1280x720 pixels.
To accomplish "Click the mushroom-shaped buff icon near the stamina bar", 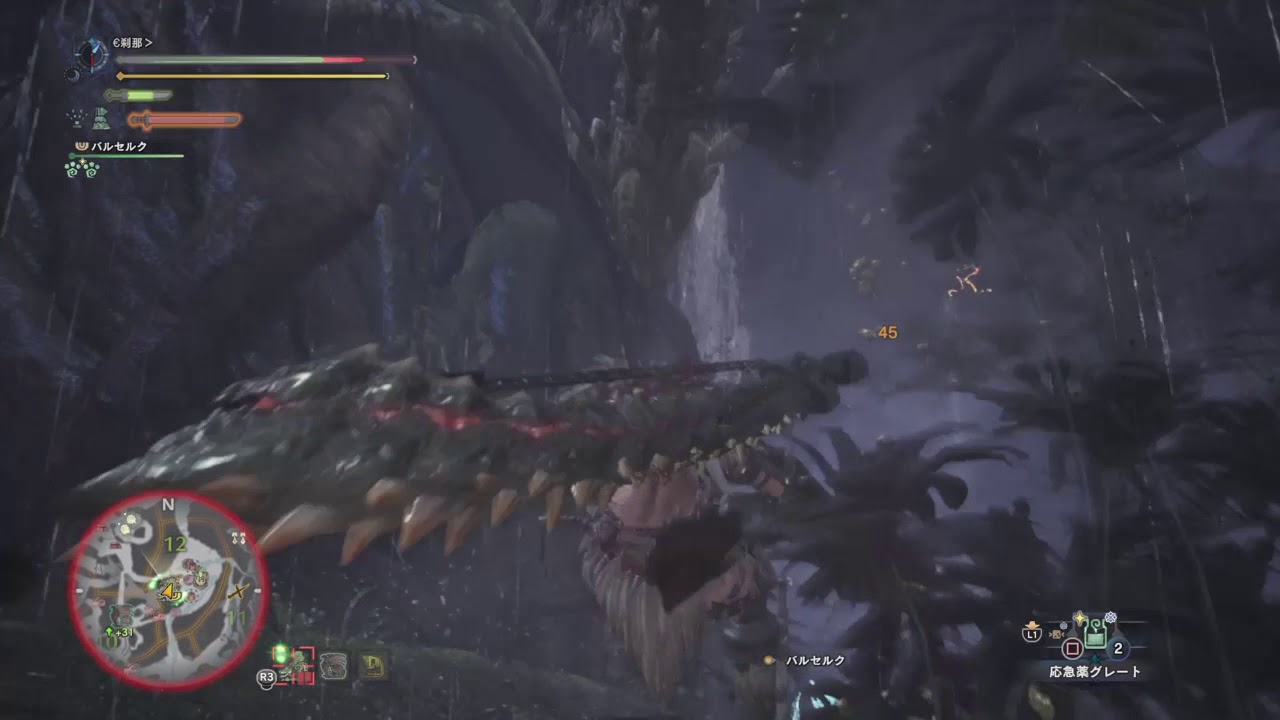I will [101, 119].
